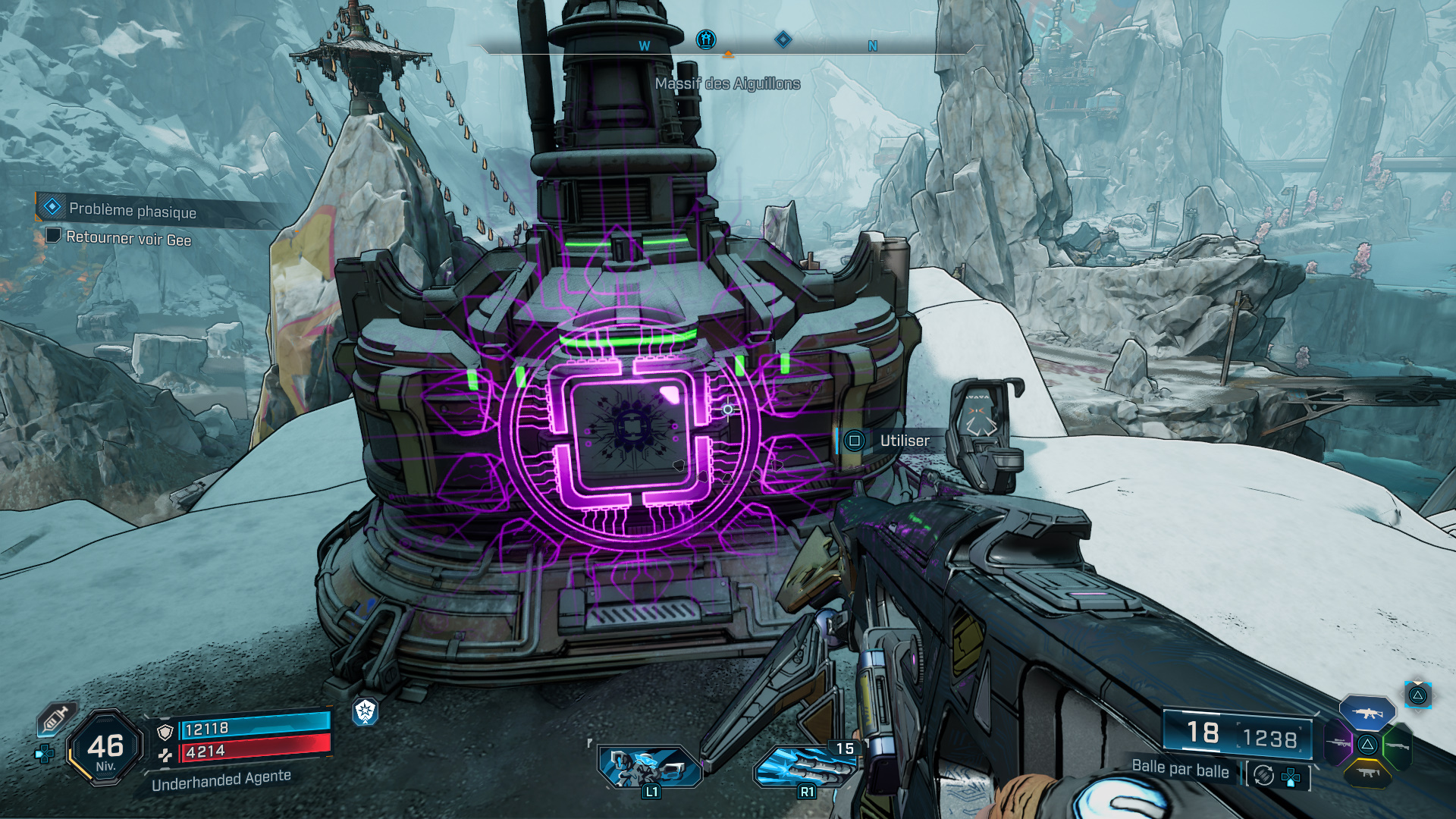
Task: Select the blue diamond quest marker on compass
Action: [x=783, y=39]
